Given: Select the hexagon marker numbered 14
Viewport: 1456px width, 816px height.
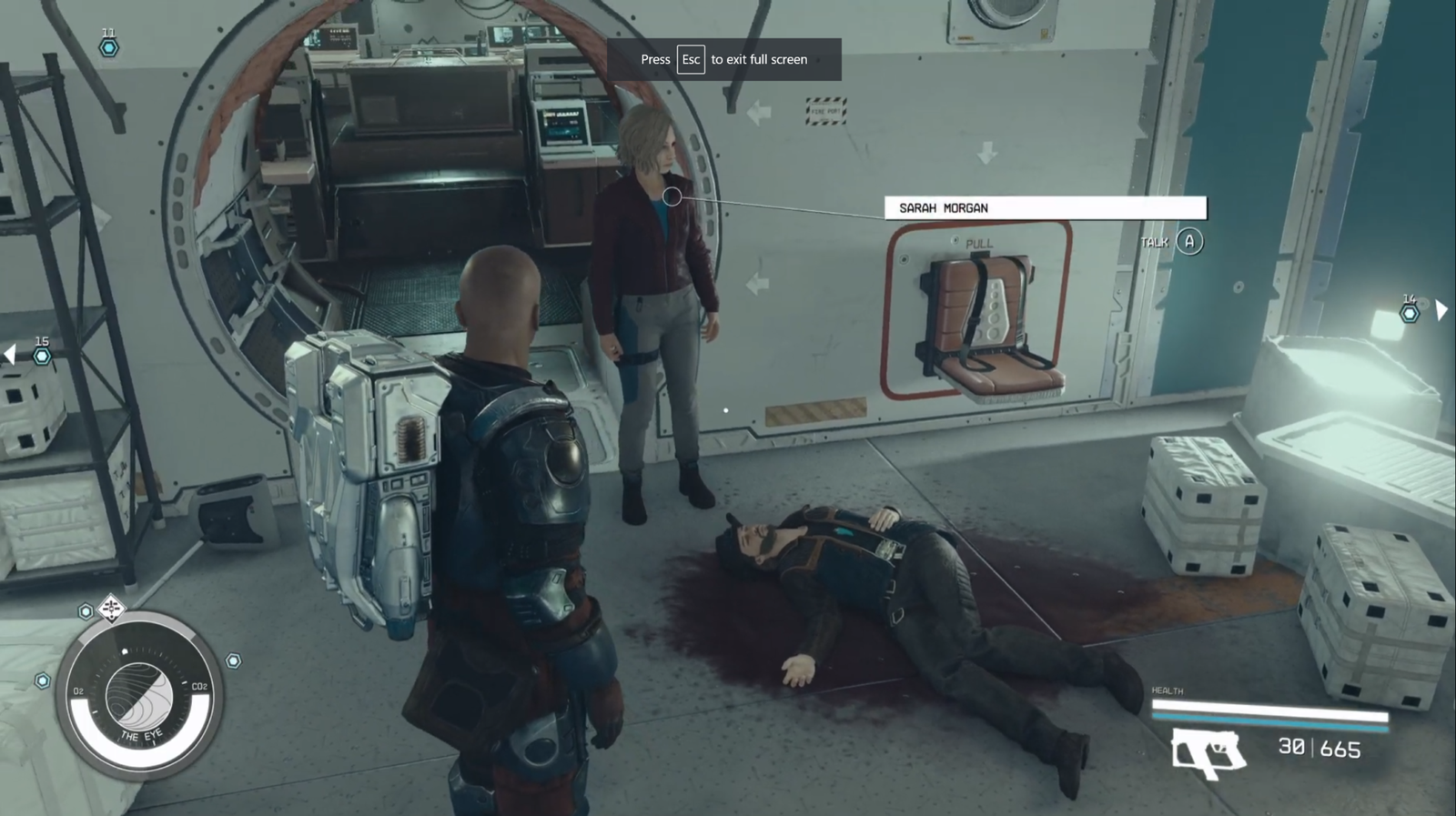Looking at the screenshot, I should (1409, 313).
